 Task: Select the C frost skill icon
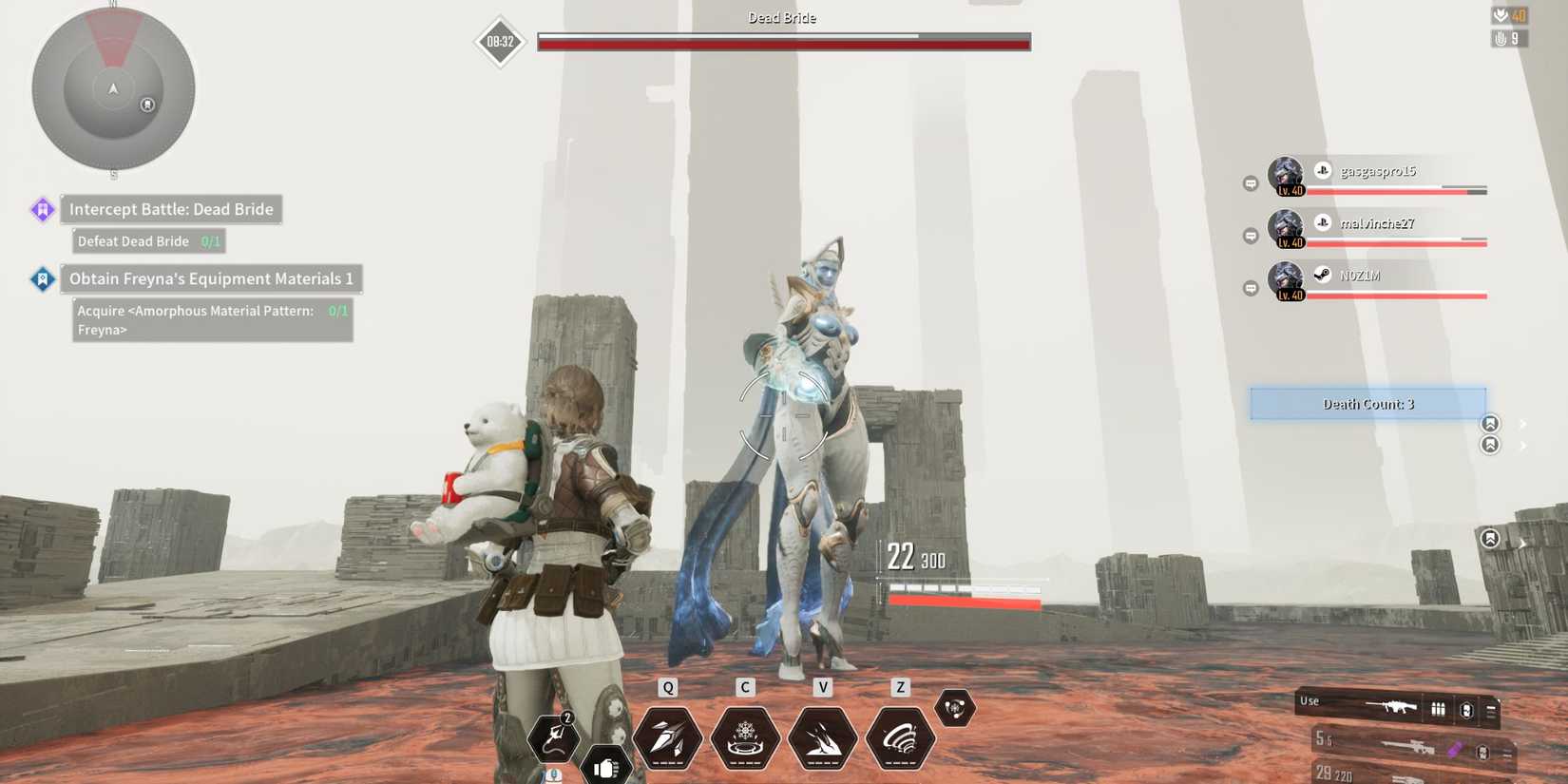tap(745, 739)
